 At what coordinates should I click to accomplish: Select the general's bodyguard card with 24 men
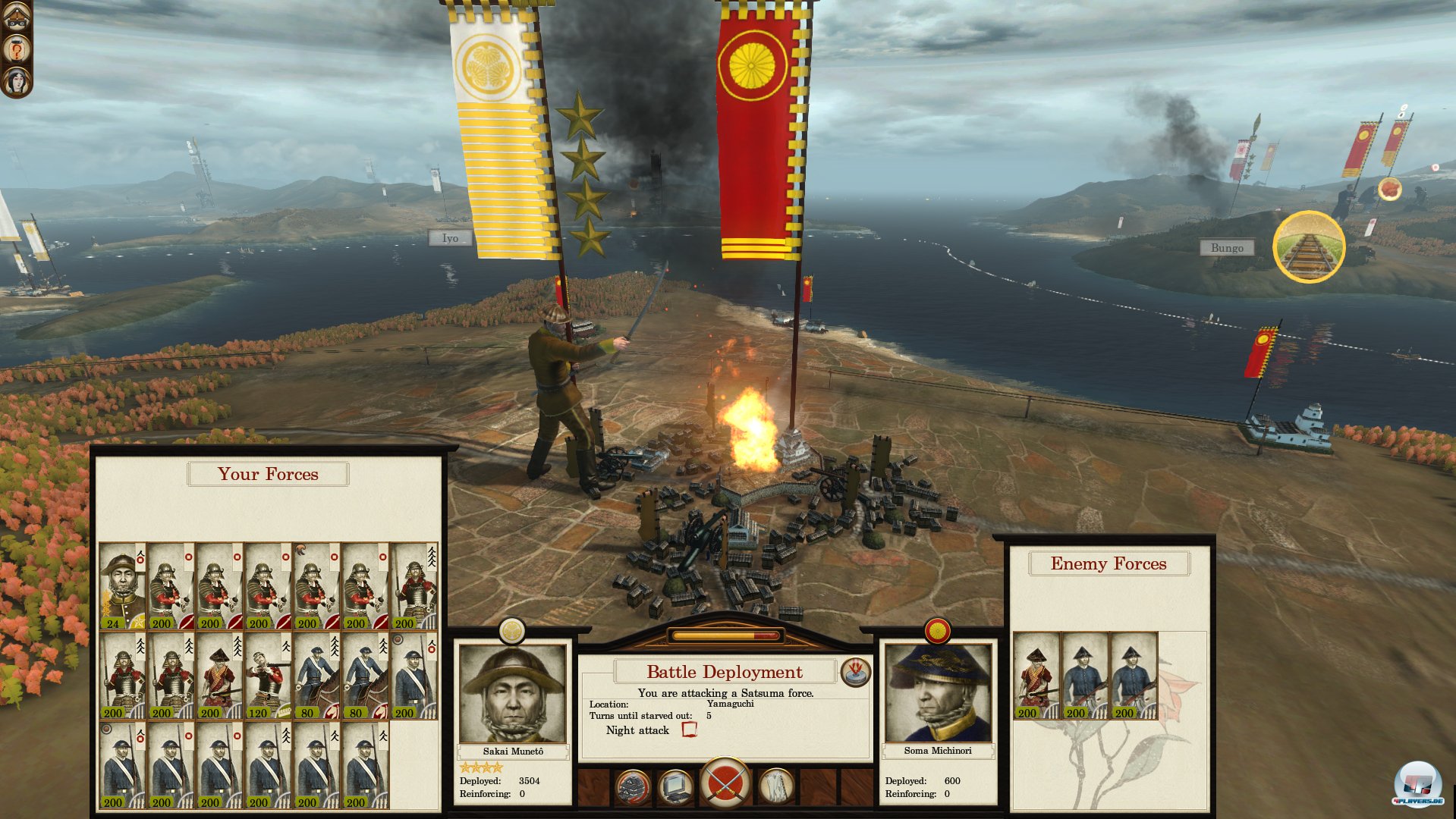[x=122, y=585]
